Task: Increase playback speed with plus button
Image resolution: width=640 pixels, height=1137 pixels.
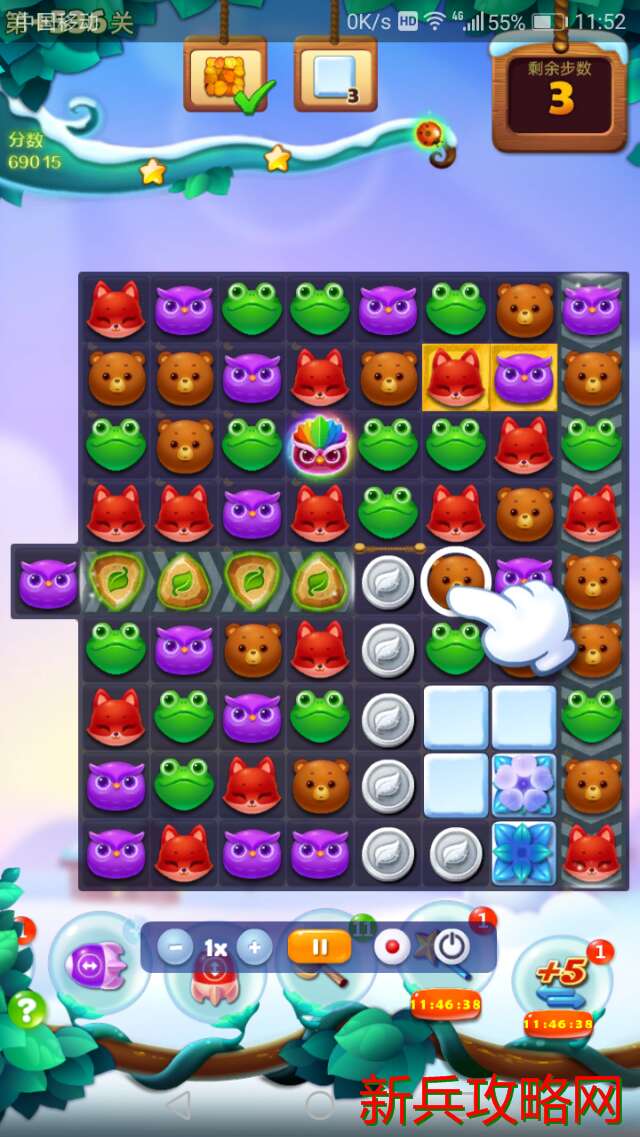Action: tap(254, 947)
